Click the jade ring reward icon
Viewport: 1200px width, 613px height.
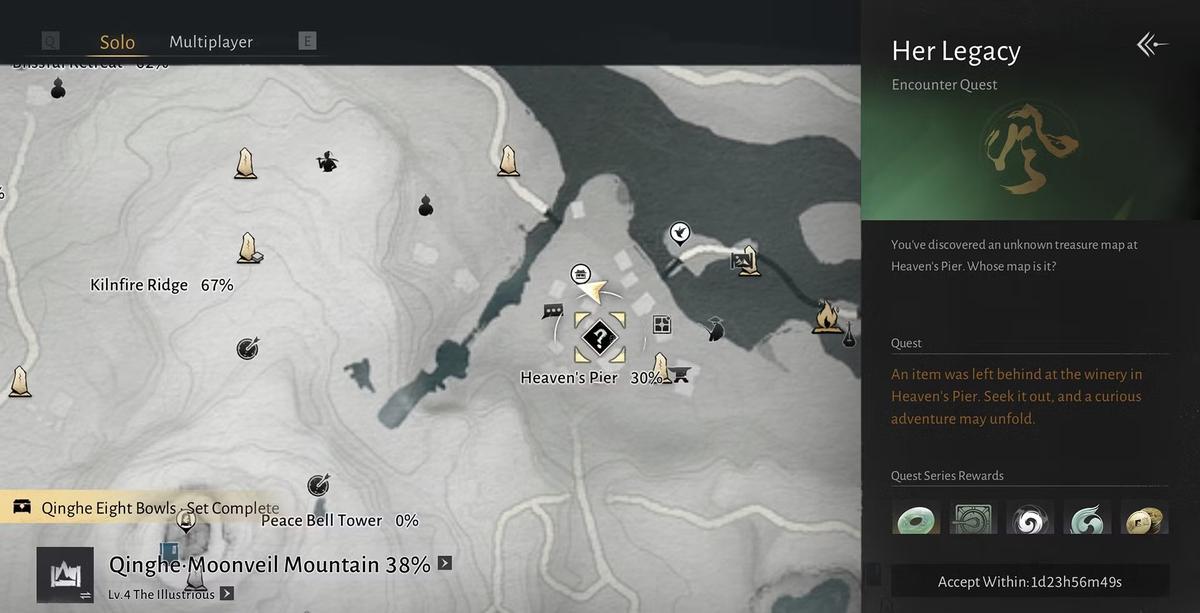click(x=916, y=517)
